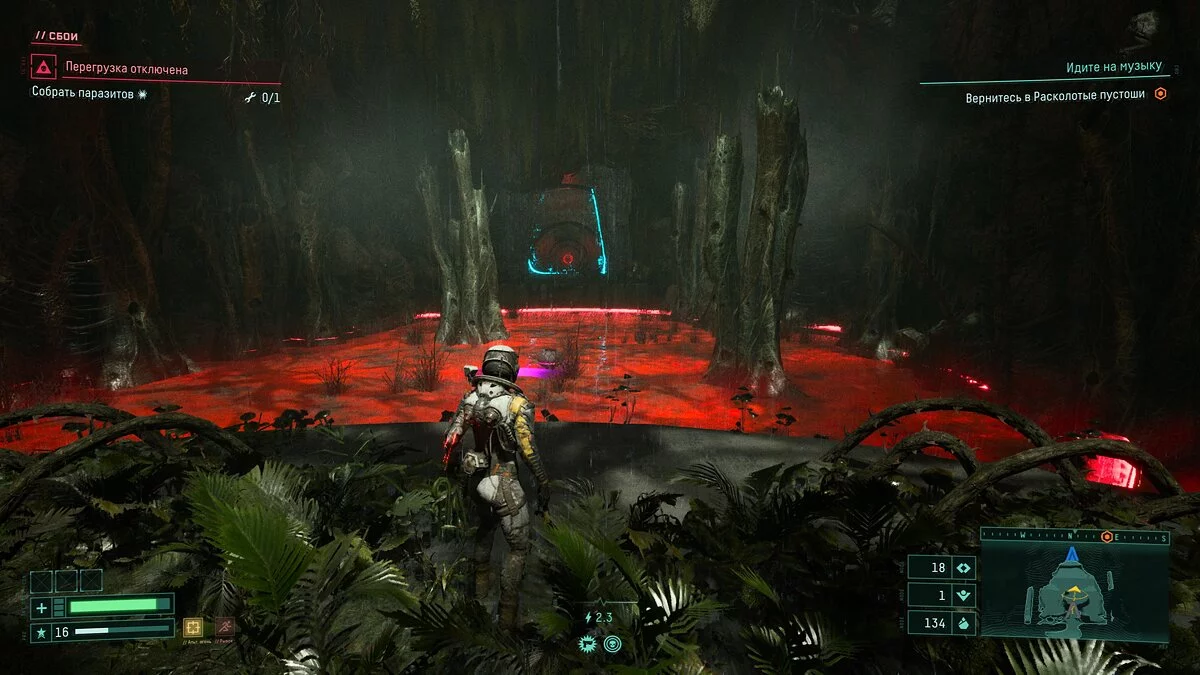The width and height of the screenshot is (1200, 675).
Task: Select the yellow alt-fire ability icon
Action: [x=194, y=627]
